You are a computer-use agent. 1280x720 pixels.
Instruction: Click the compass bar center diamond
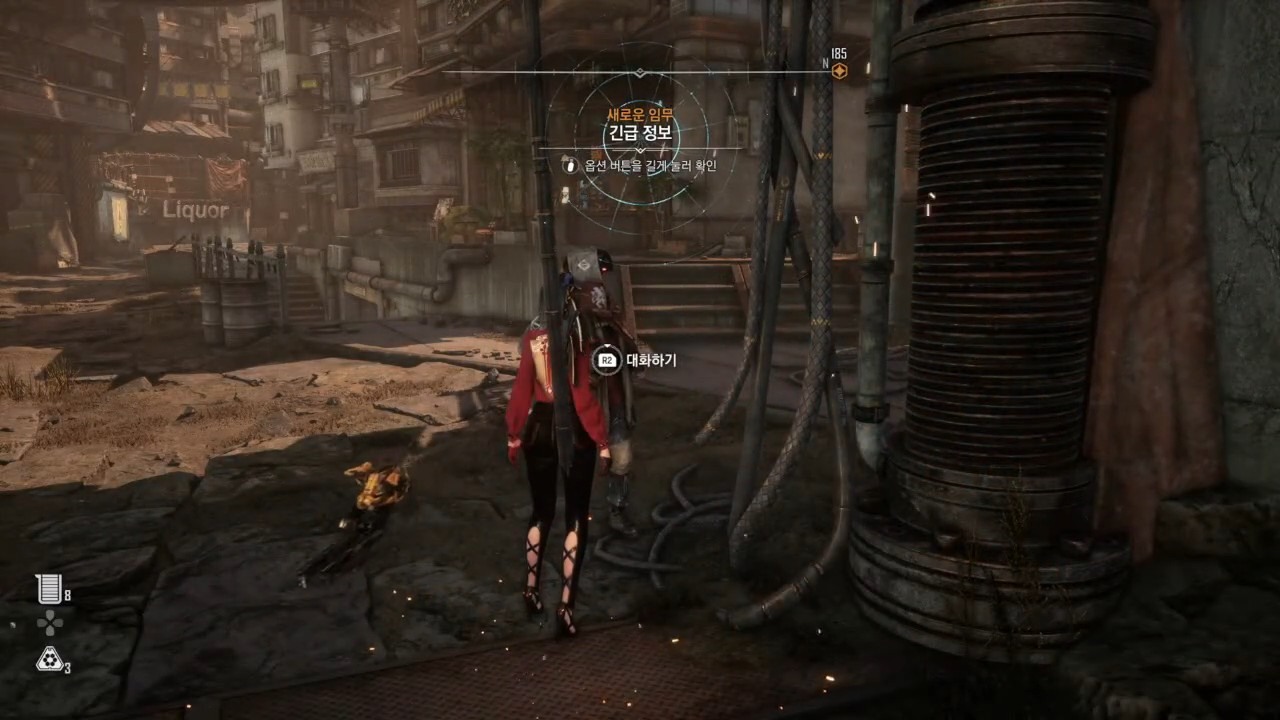point(640,72)
